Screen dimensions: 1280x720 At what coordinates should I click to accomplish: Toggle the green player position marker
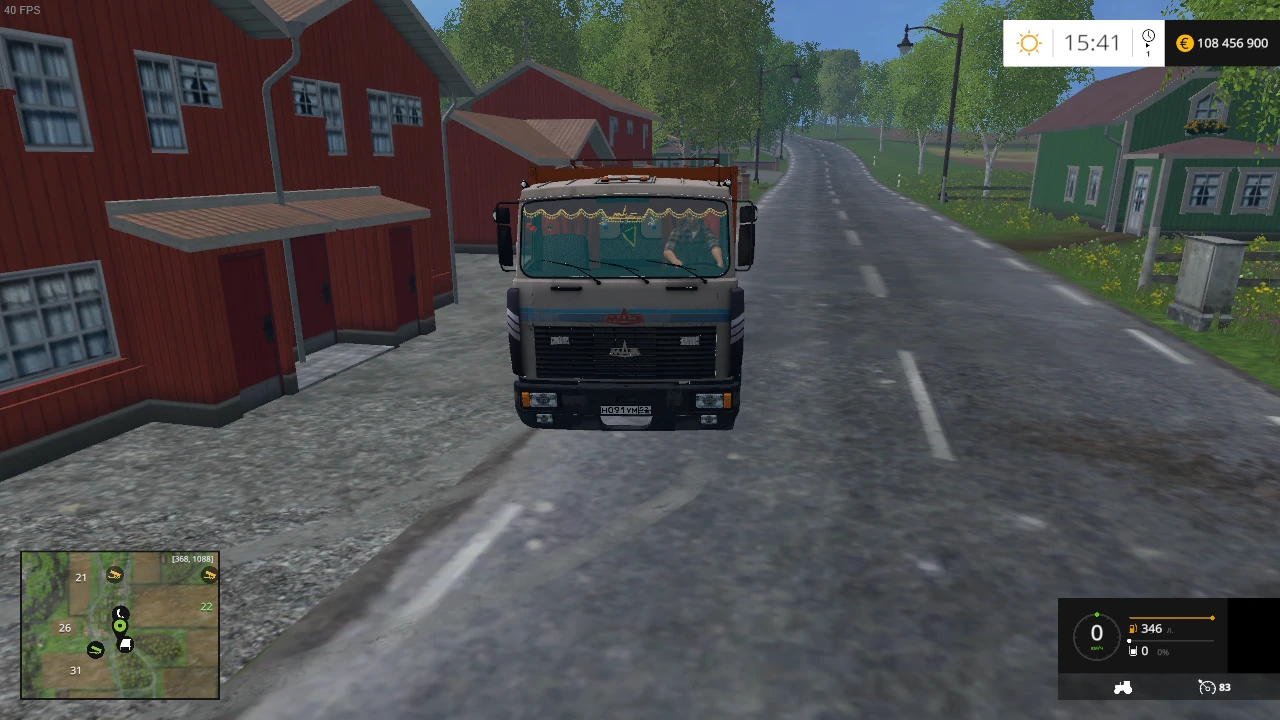[x=120, y=625]
